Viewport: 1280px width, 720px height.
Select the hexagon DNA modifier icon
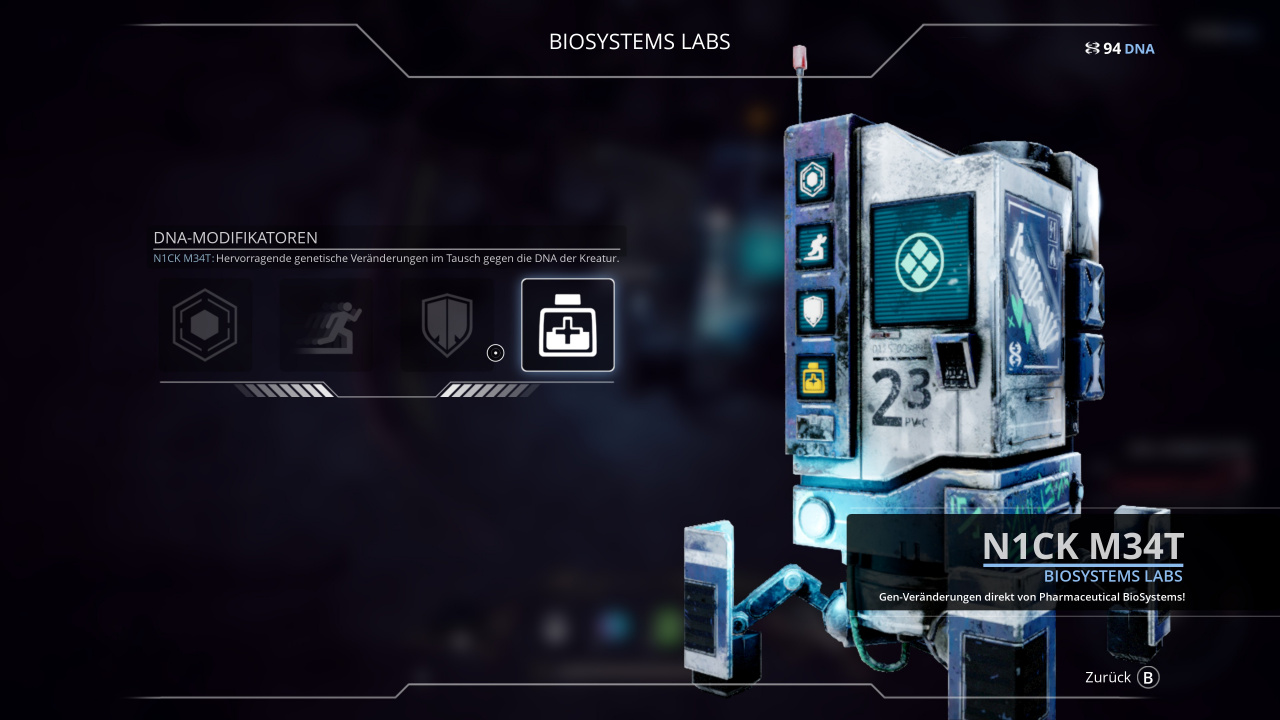coord(205,325)
